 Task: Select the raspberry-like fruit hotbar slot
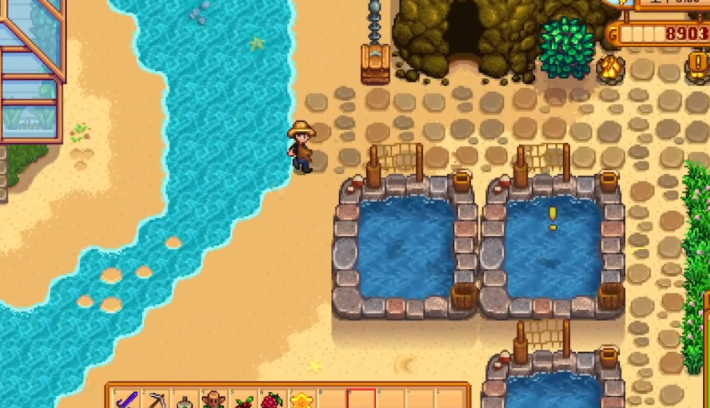[272, 400]
